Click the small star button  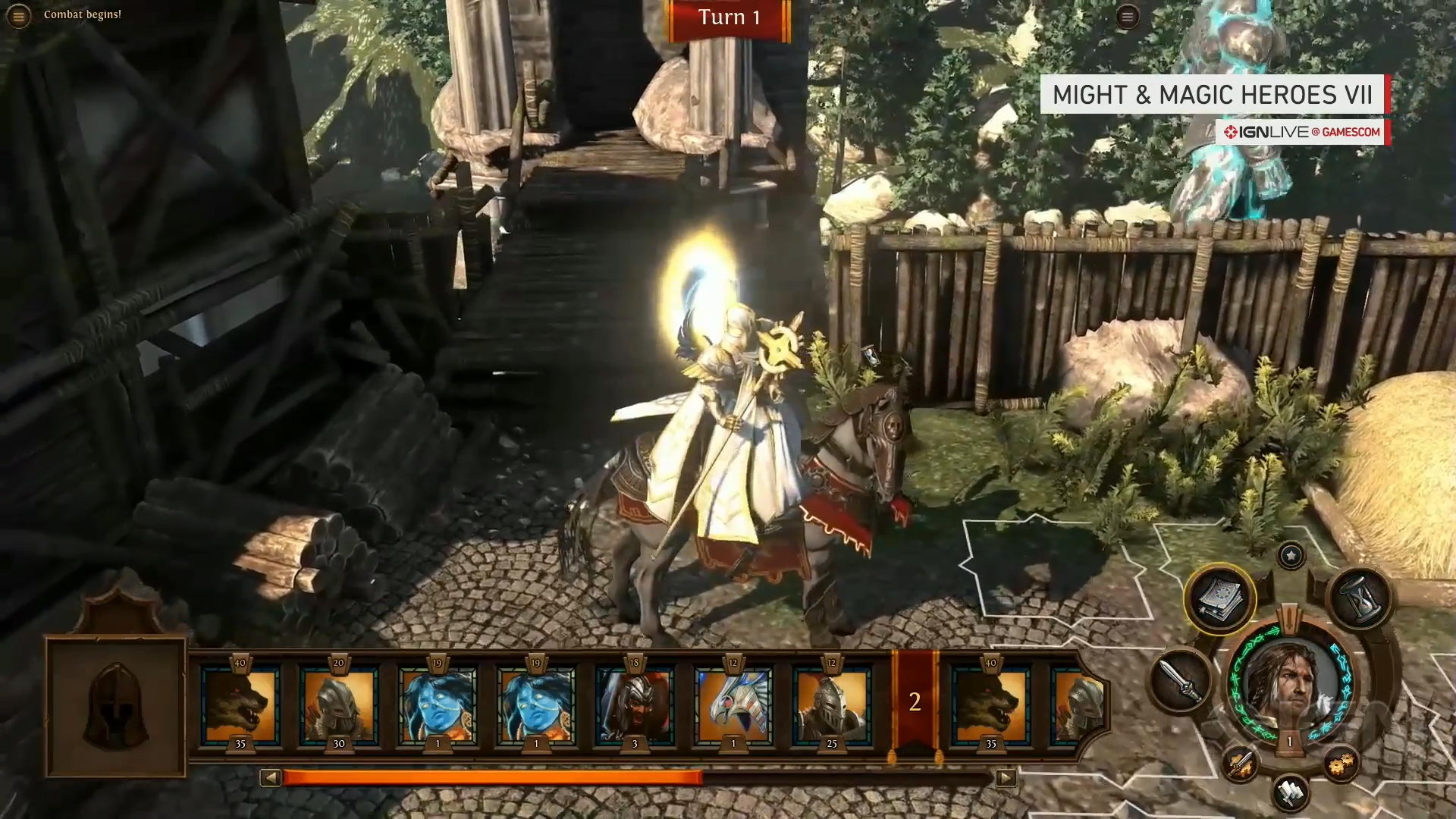(x=1291, y=556)
